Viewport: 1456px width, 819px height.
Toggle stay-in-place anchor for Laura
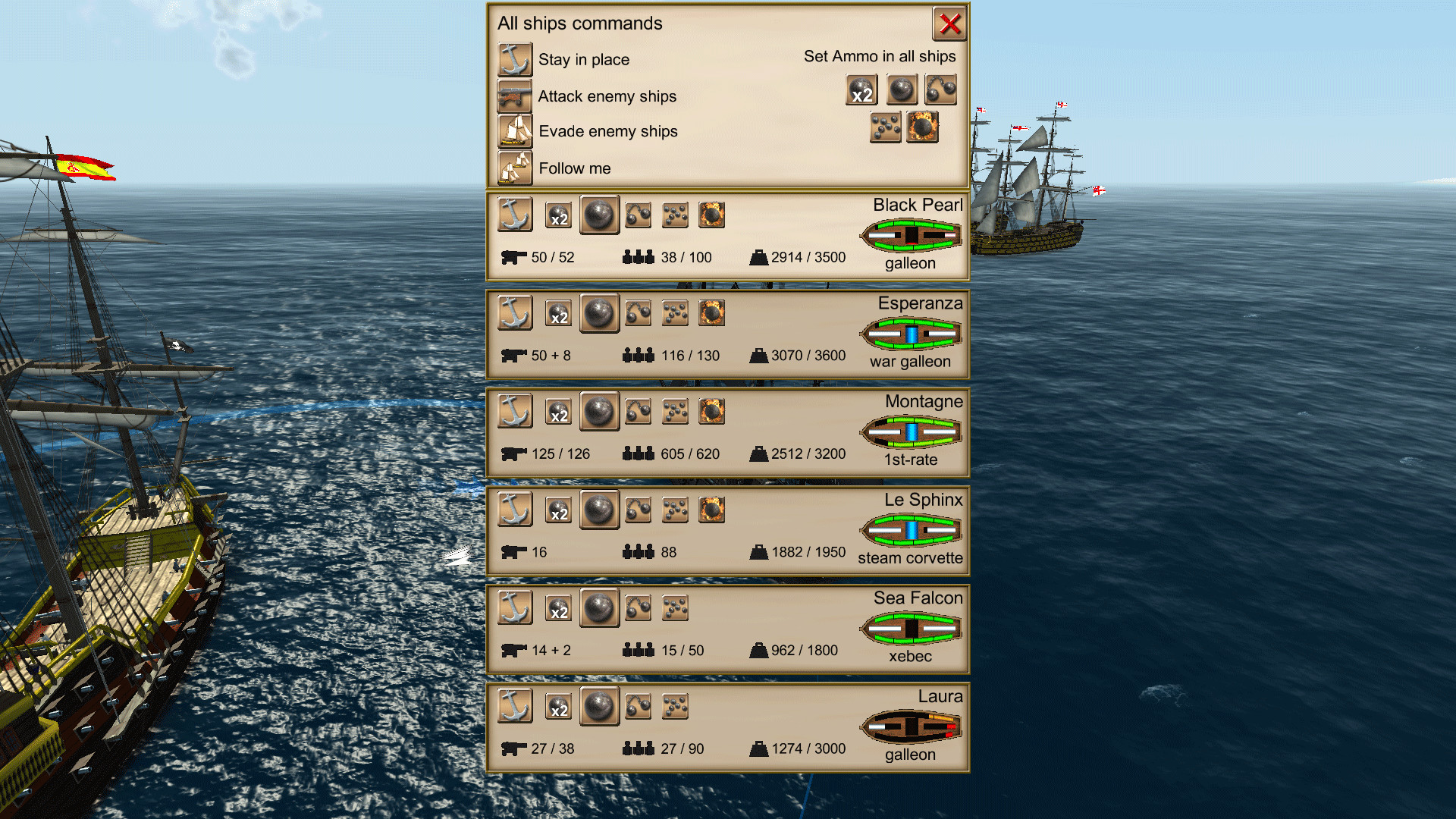pos(515,706)
